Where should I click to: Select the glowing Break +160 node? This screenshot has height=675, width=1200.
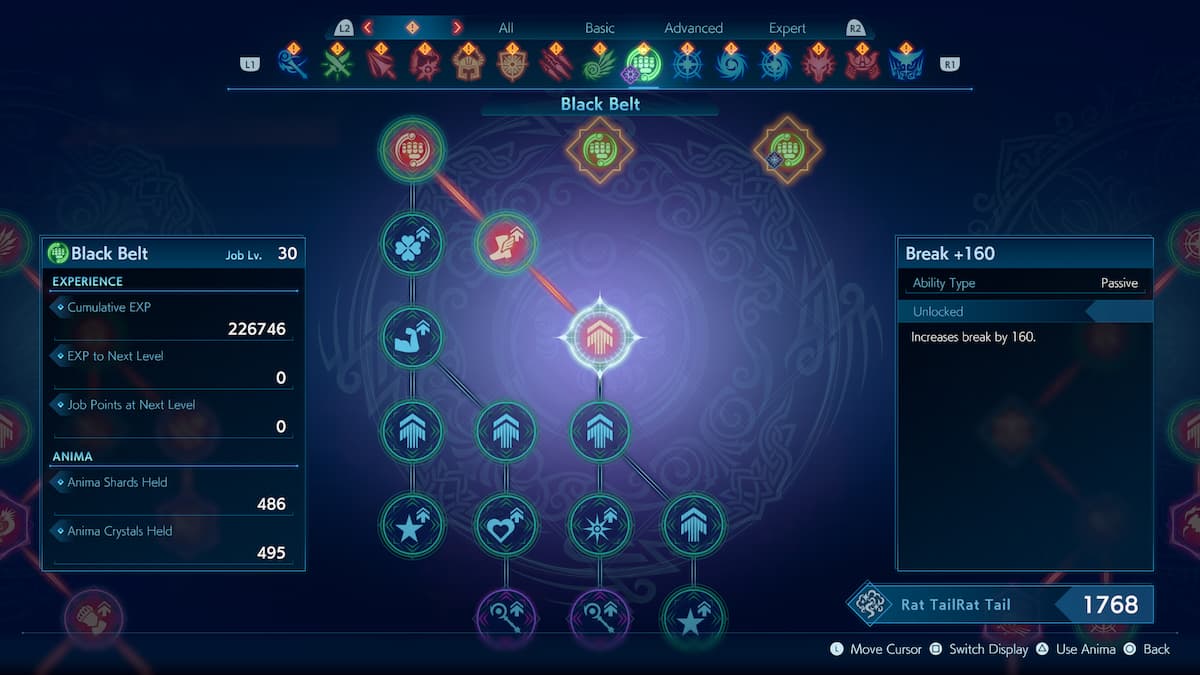coord(599,337)
